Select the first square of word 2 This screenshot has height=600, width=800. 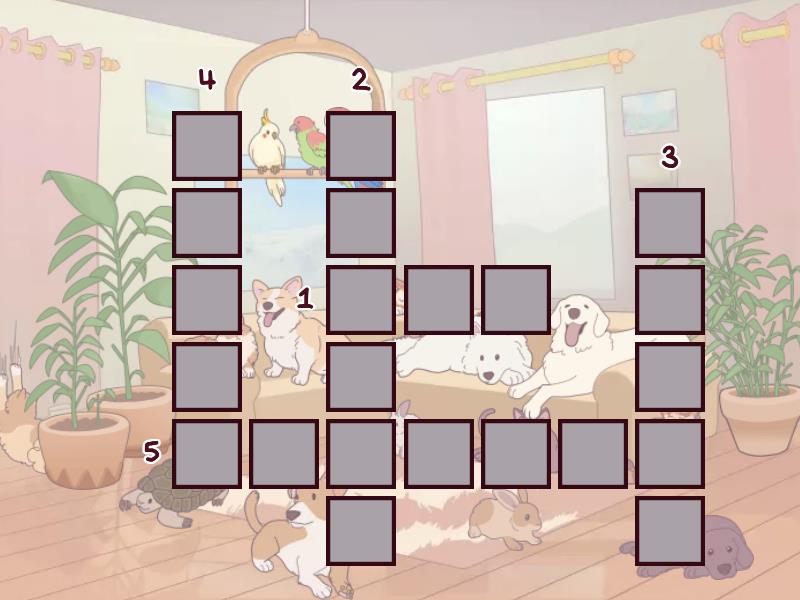pyautogui.click(x=361, y=146)
